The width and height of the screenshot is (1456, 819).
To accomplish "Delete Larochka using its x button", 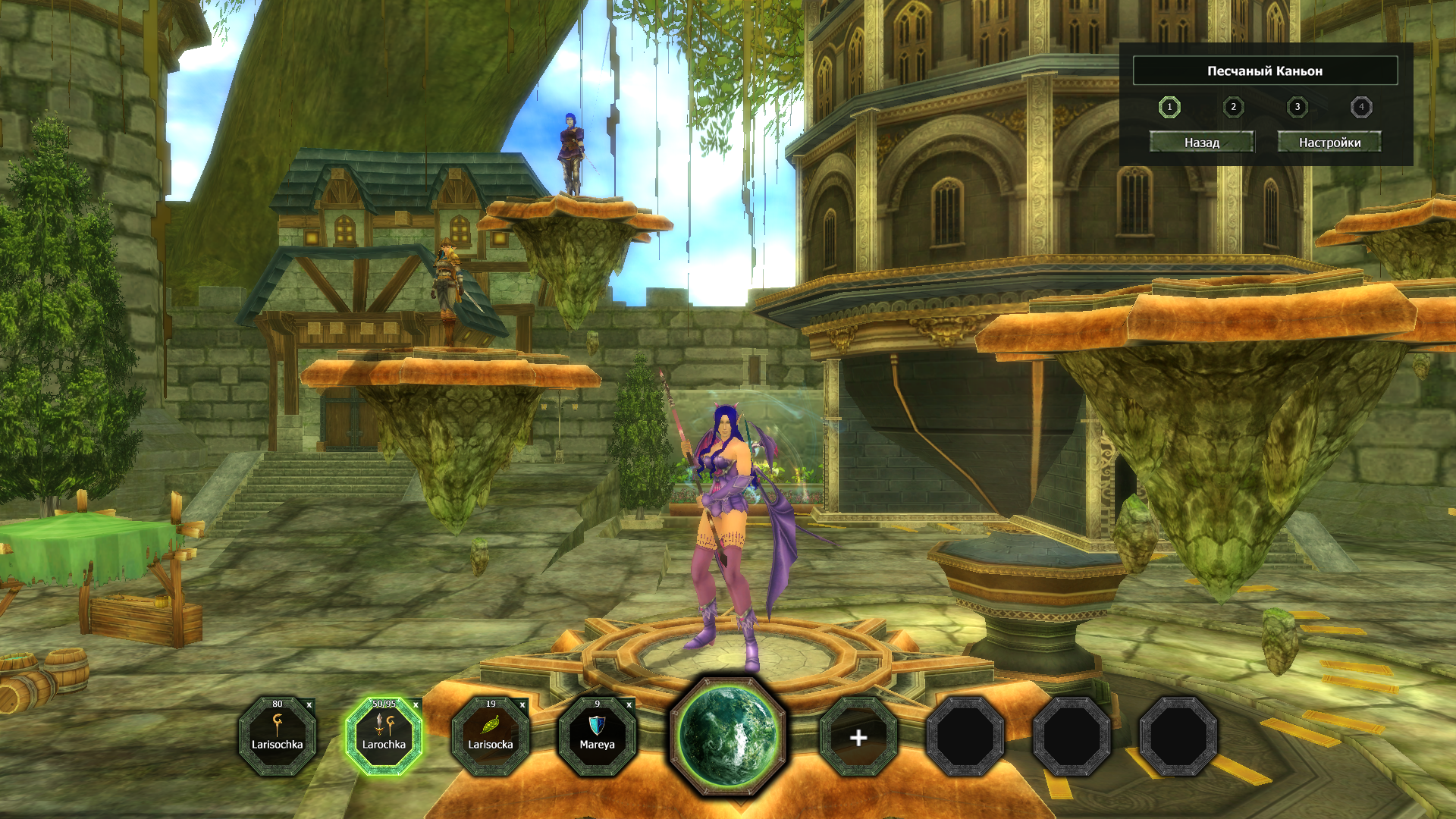I will click(x=416, y=705).
